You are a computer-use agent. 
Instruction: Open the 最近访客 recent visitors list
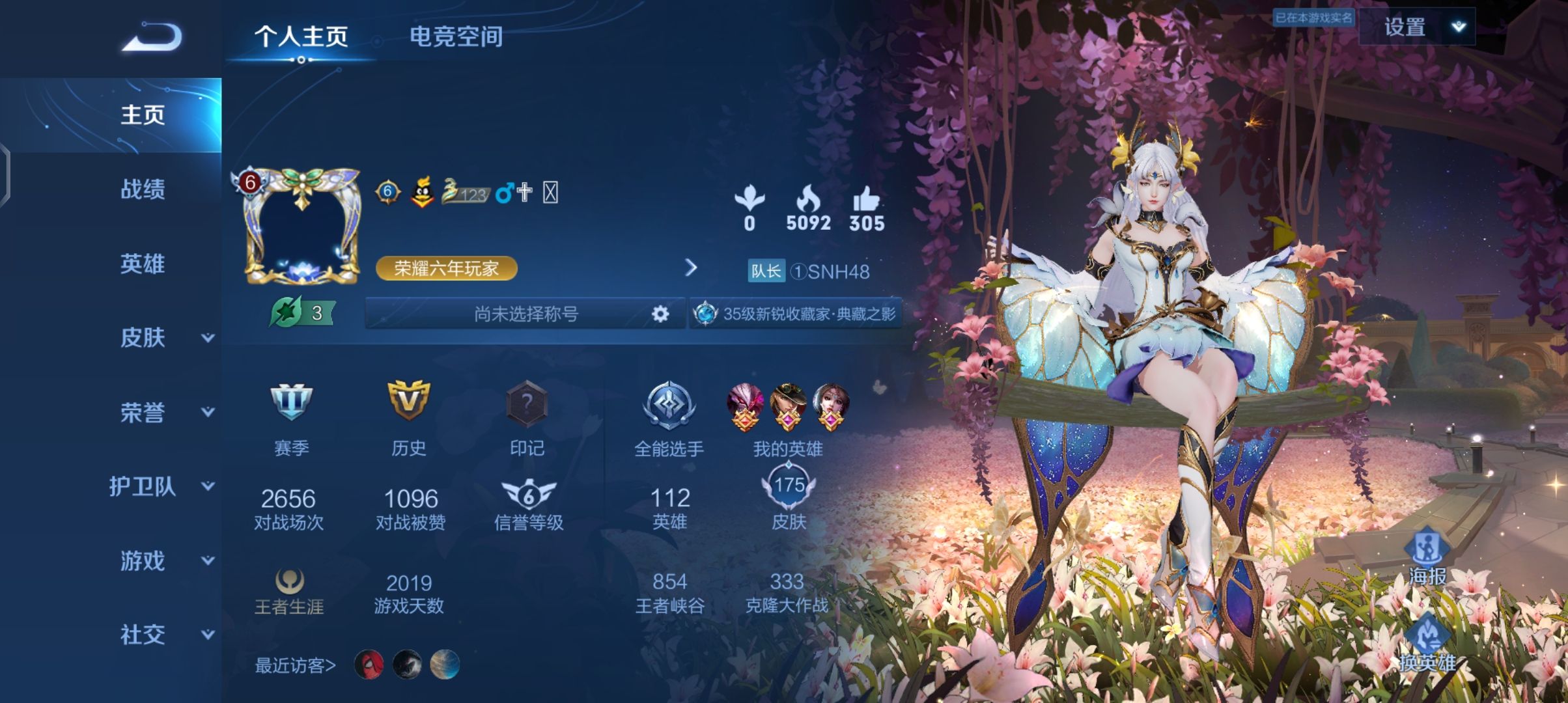click(x=296, y=665)
